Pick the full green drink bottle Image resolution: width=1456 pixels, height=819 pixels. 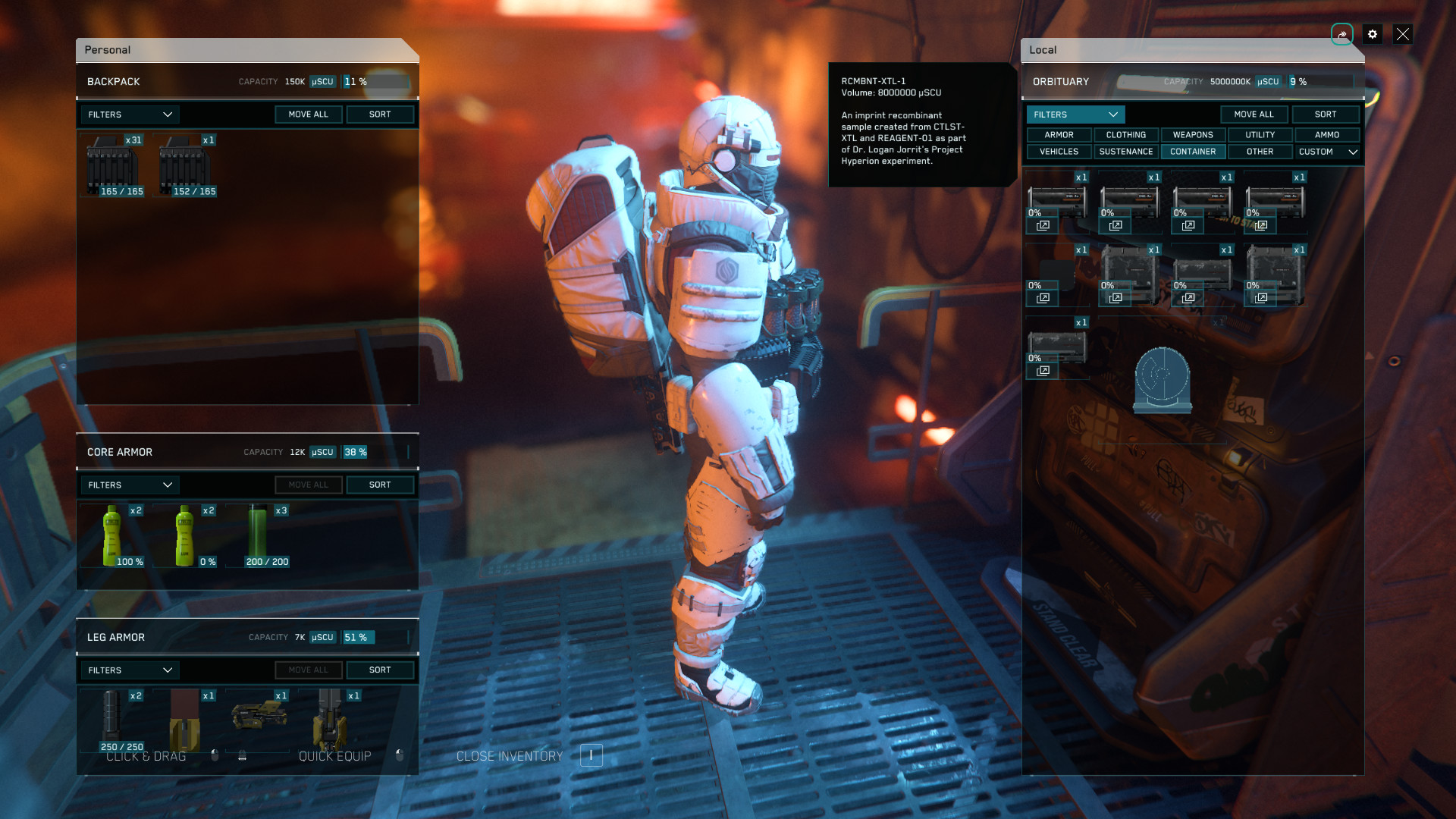coord(113,536)
